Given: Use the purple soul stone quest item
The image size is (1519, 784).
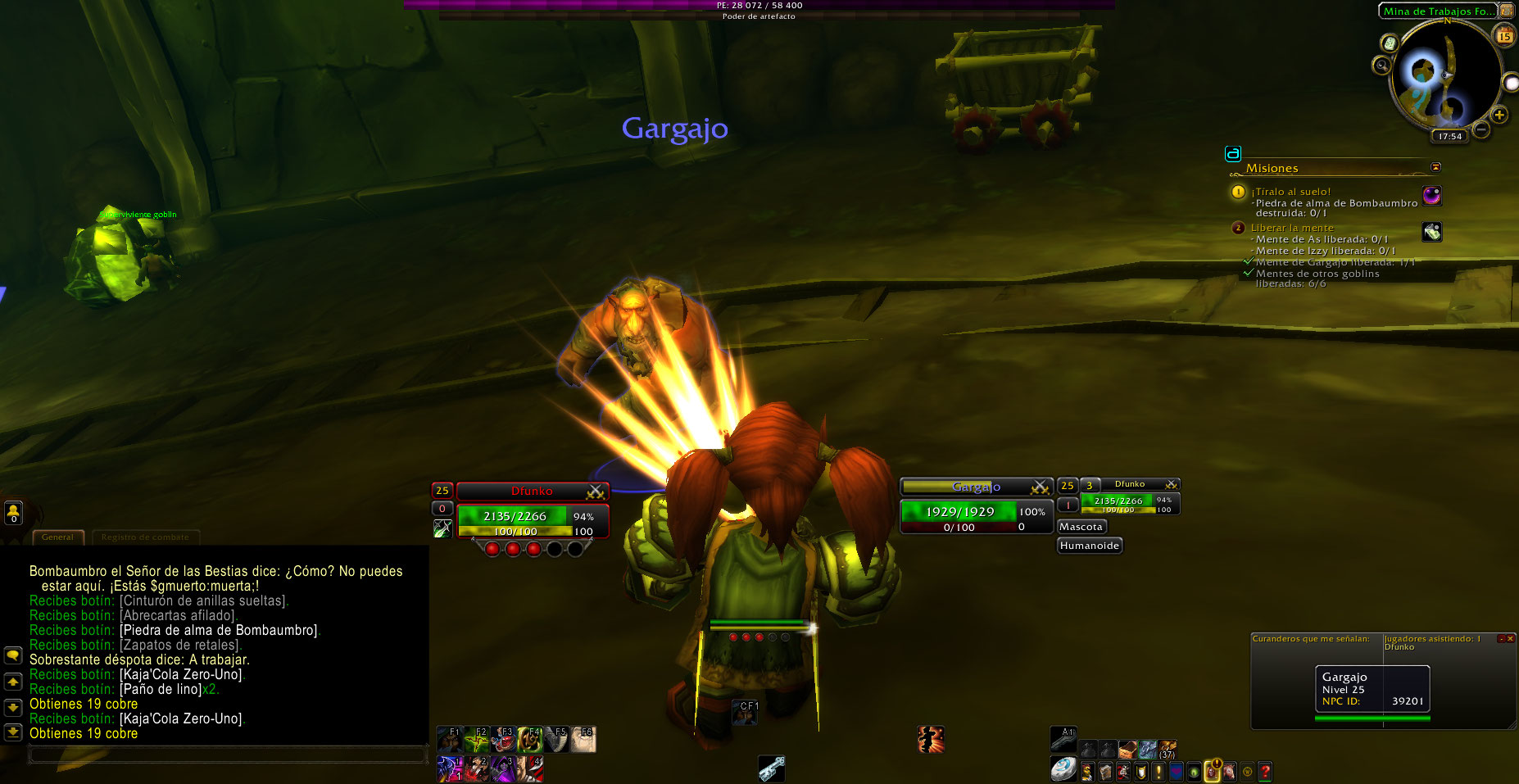Looking at the screenshot, I should [1431, 195].
